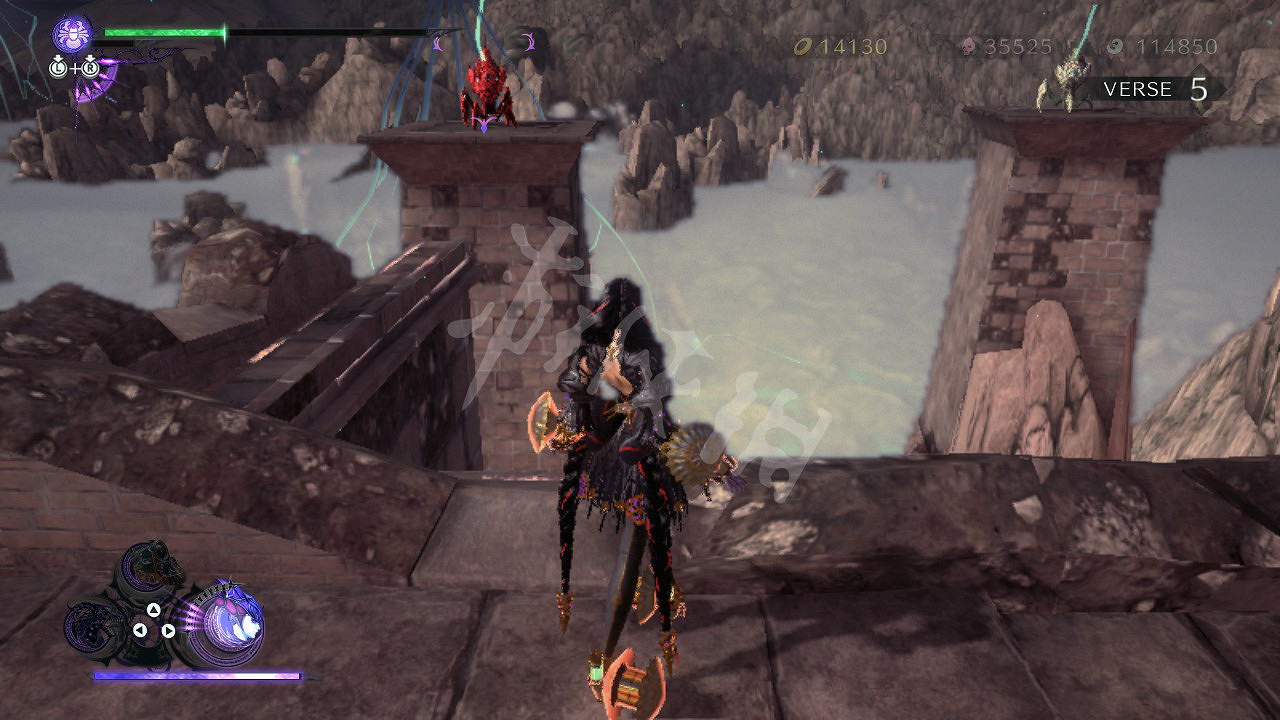Select the skull demon icon atop the wheel
The width and height of the screenshot is (1280, 720).
click(x=150, y=566)
